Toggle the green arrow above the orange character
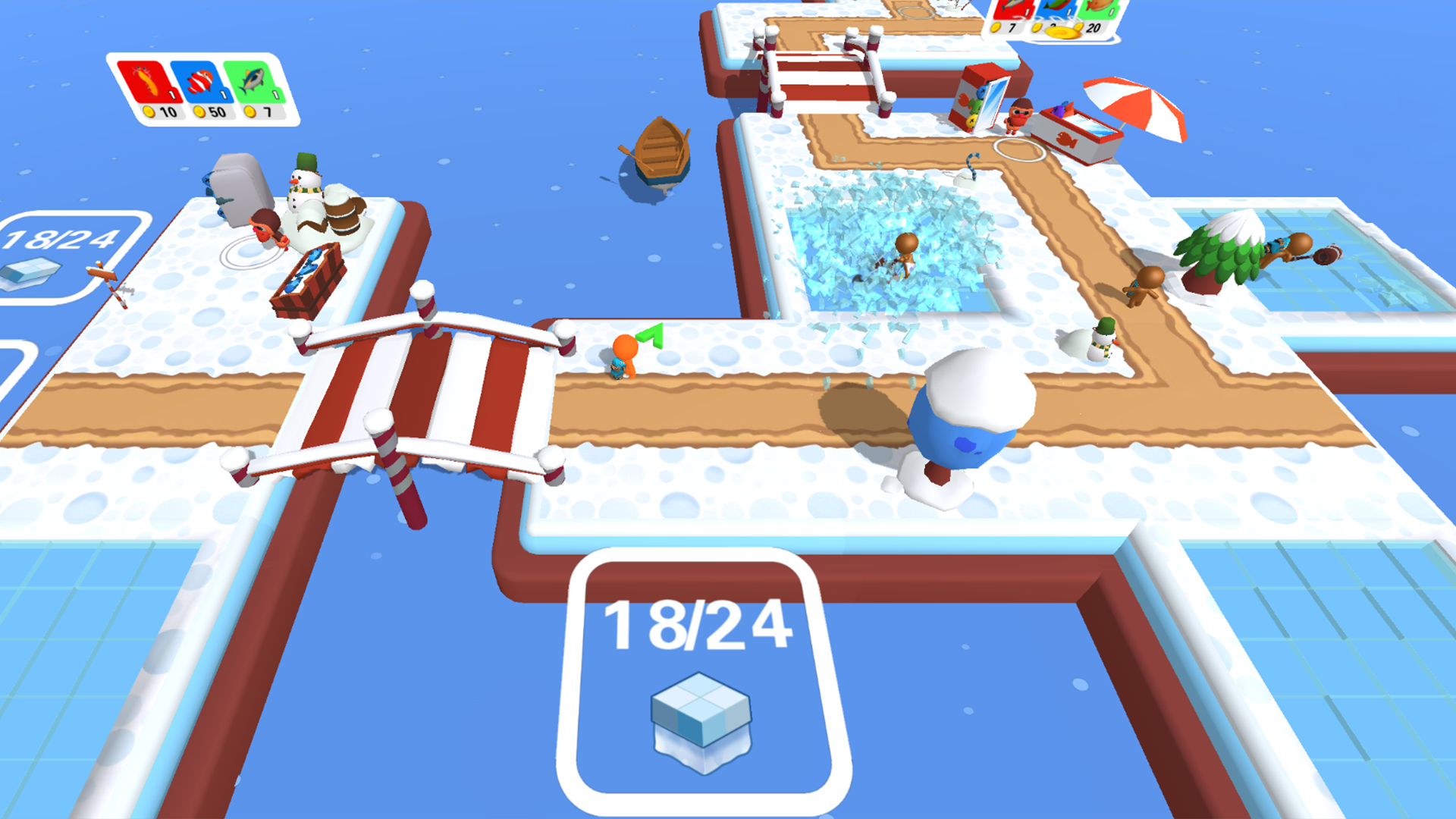This screenshot has height=819, width=1456. click(x=651, y=334)
